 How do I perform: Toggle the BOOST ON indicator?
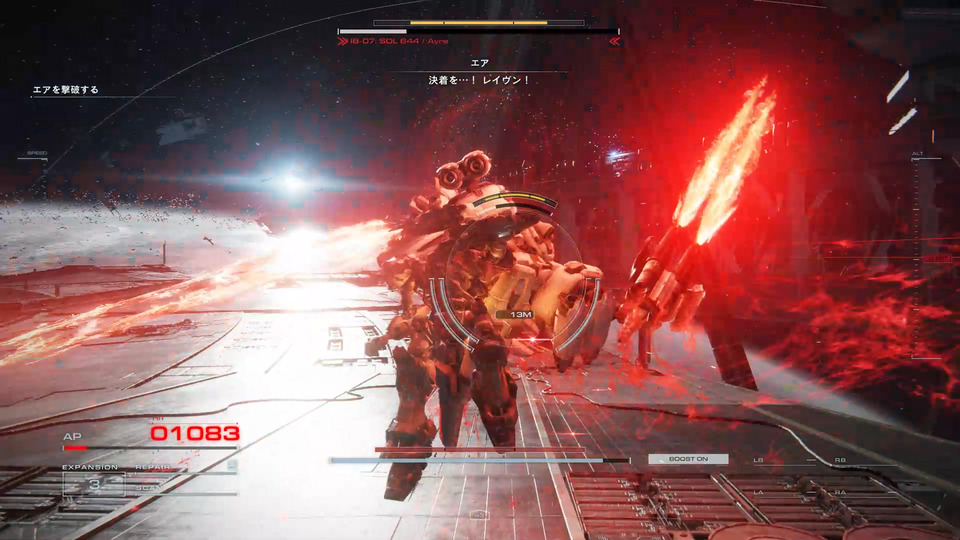pyautogui.click(x=688, y=459)
